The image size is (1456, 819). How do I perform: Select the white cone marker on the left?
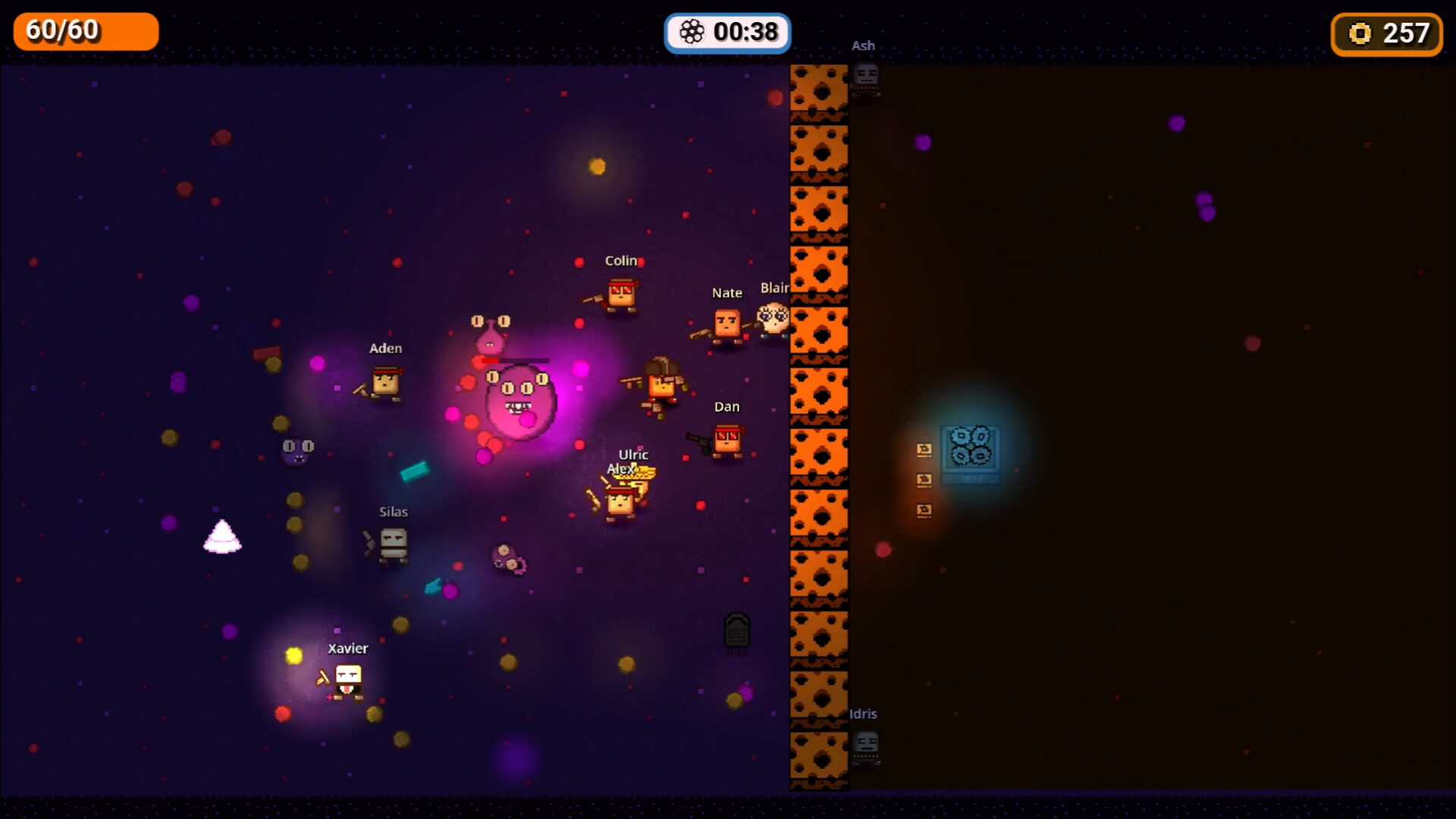coord(222,537)
